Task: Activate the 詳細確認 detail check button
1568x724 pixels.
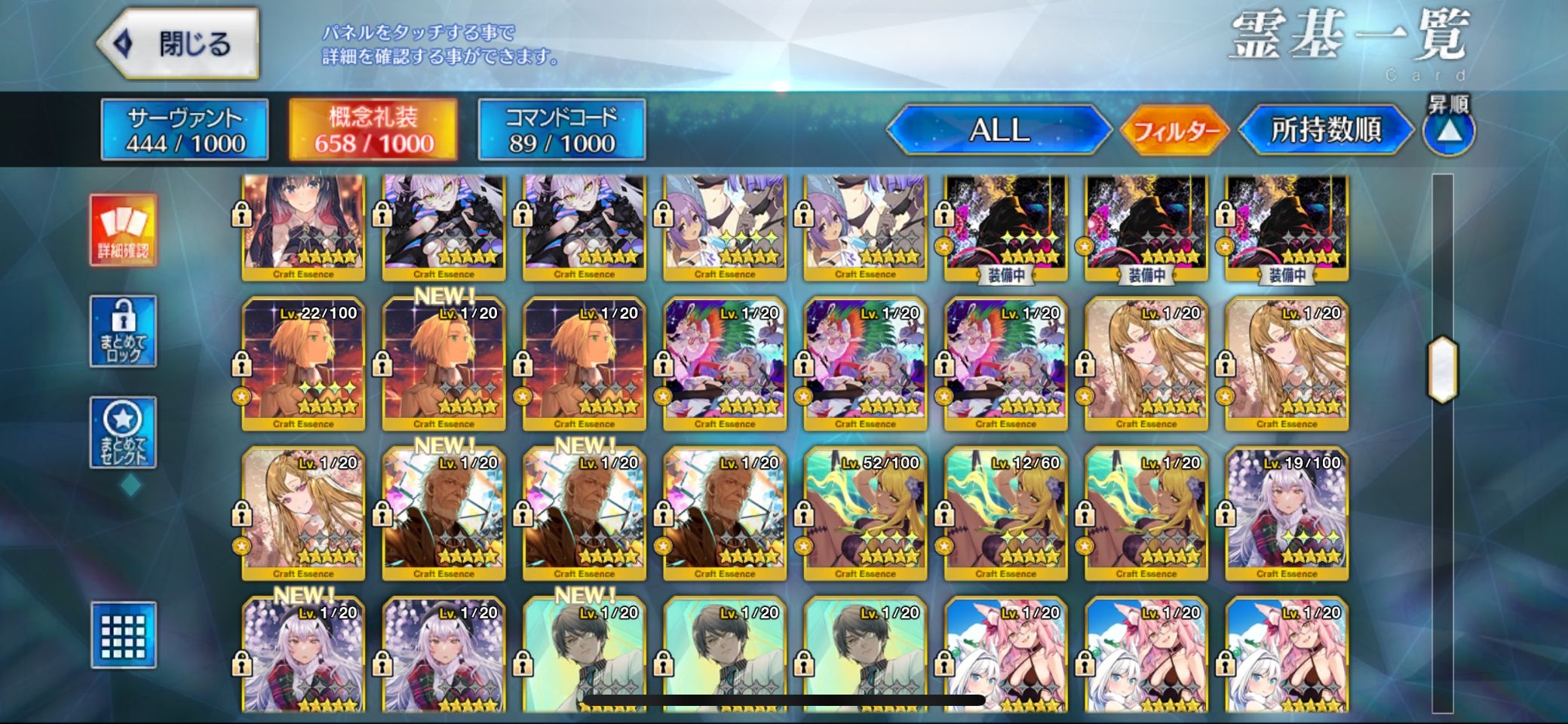Action: tap(123, 230)
